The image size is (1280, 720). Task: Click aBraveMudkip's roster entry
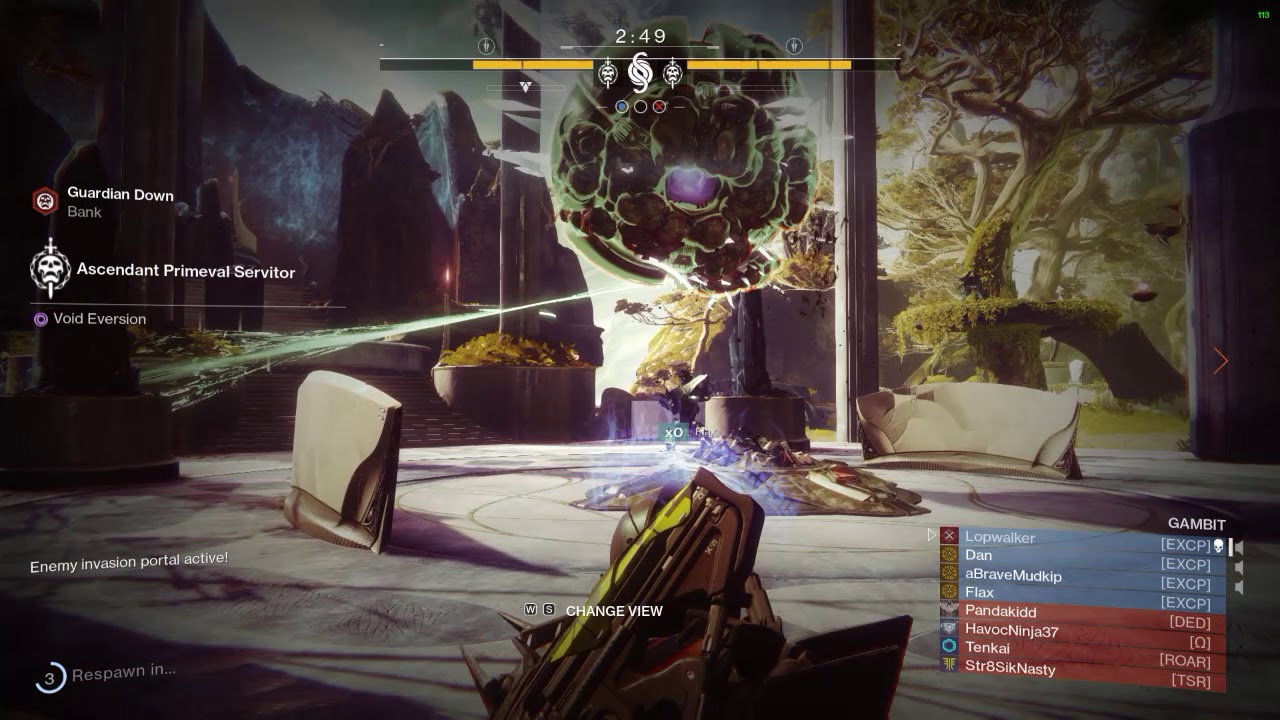point(1013,575)
